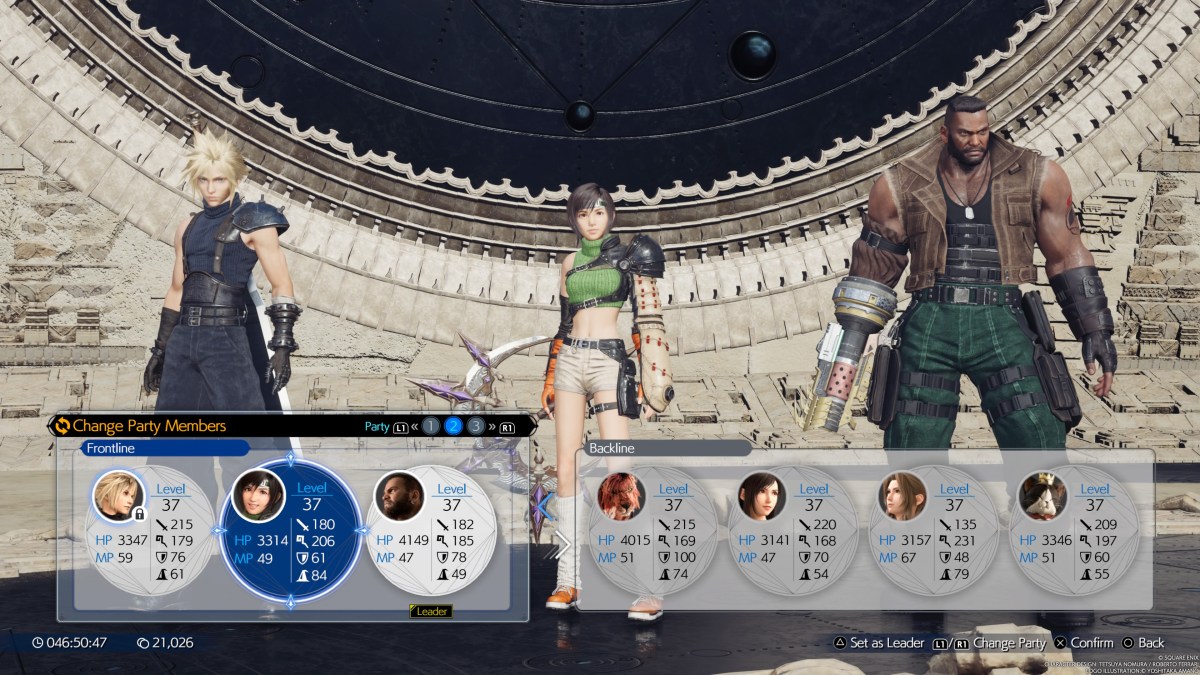This screenshot has width=1200, height=675.
Task: Select party preset 2 indicator
Action: (x=453, y=426)
